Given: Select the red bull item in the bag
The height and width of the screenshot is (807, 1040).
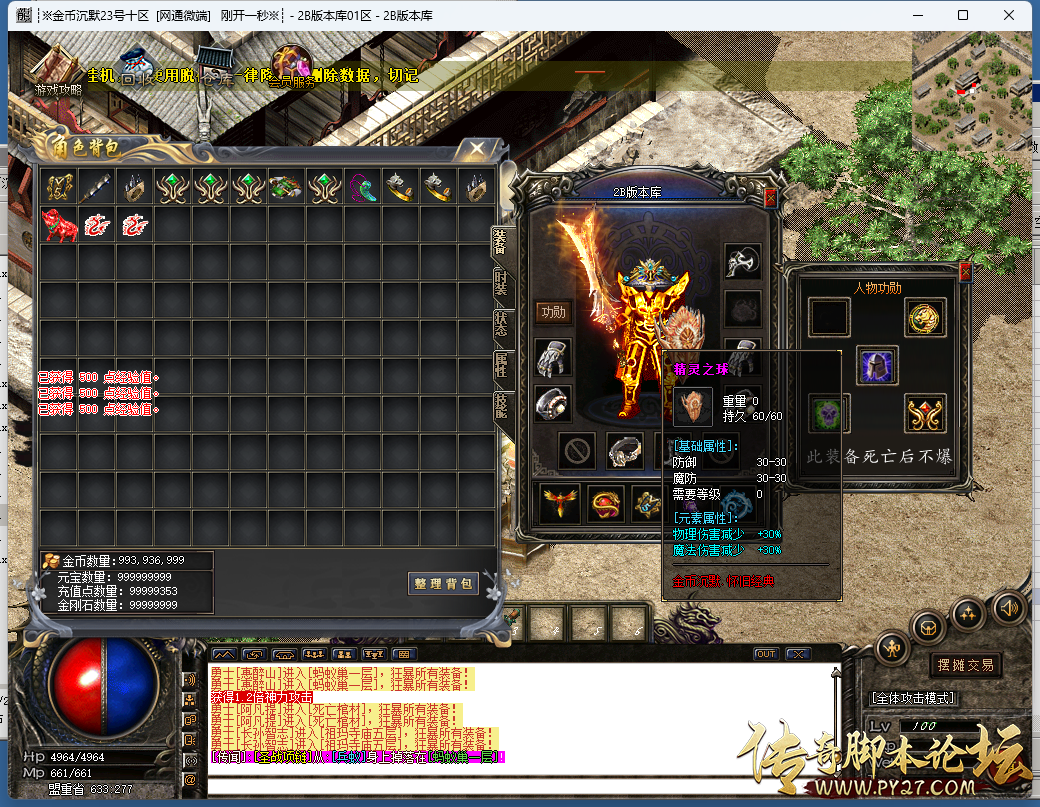Looking at the screenshot, I should tap(59, 225).
